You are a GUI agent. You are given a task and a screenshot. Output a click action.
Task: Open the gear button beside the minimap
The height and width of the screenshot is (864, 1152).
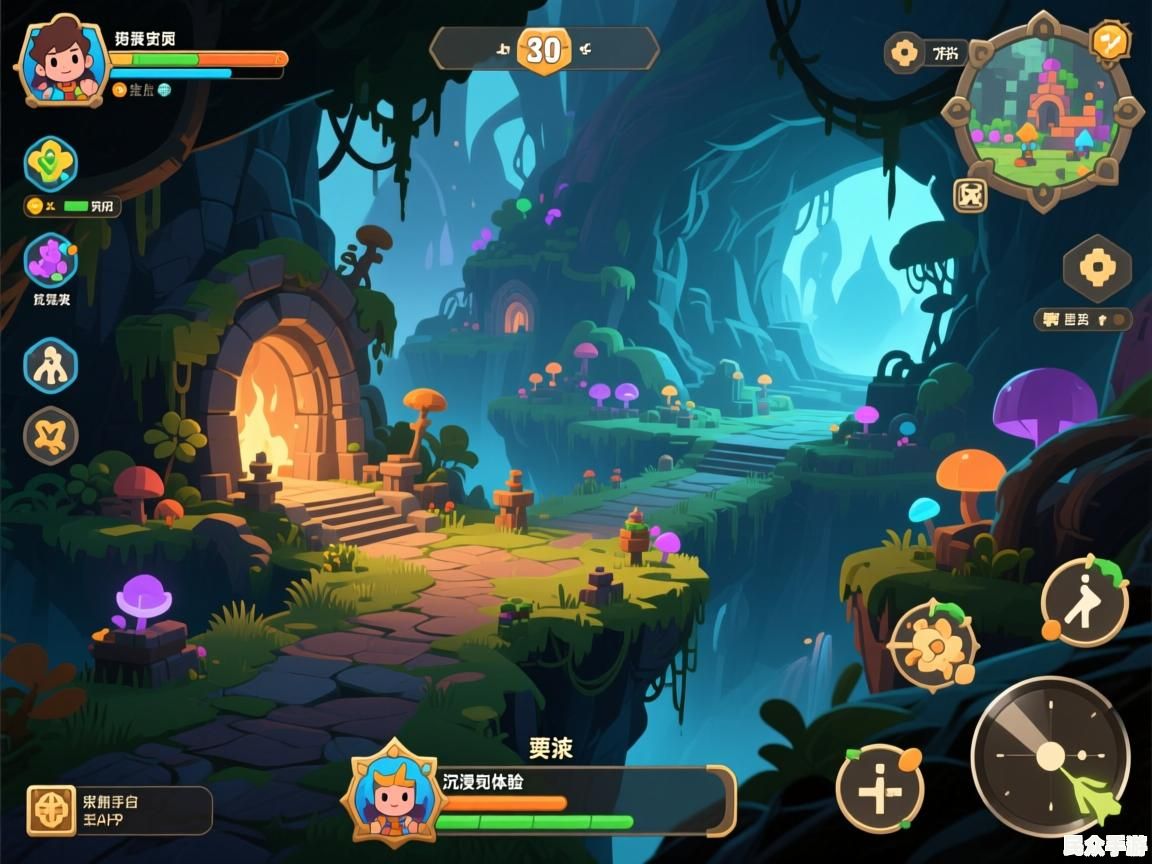905,53
